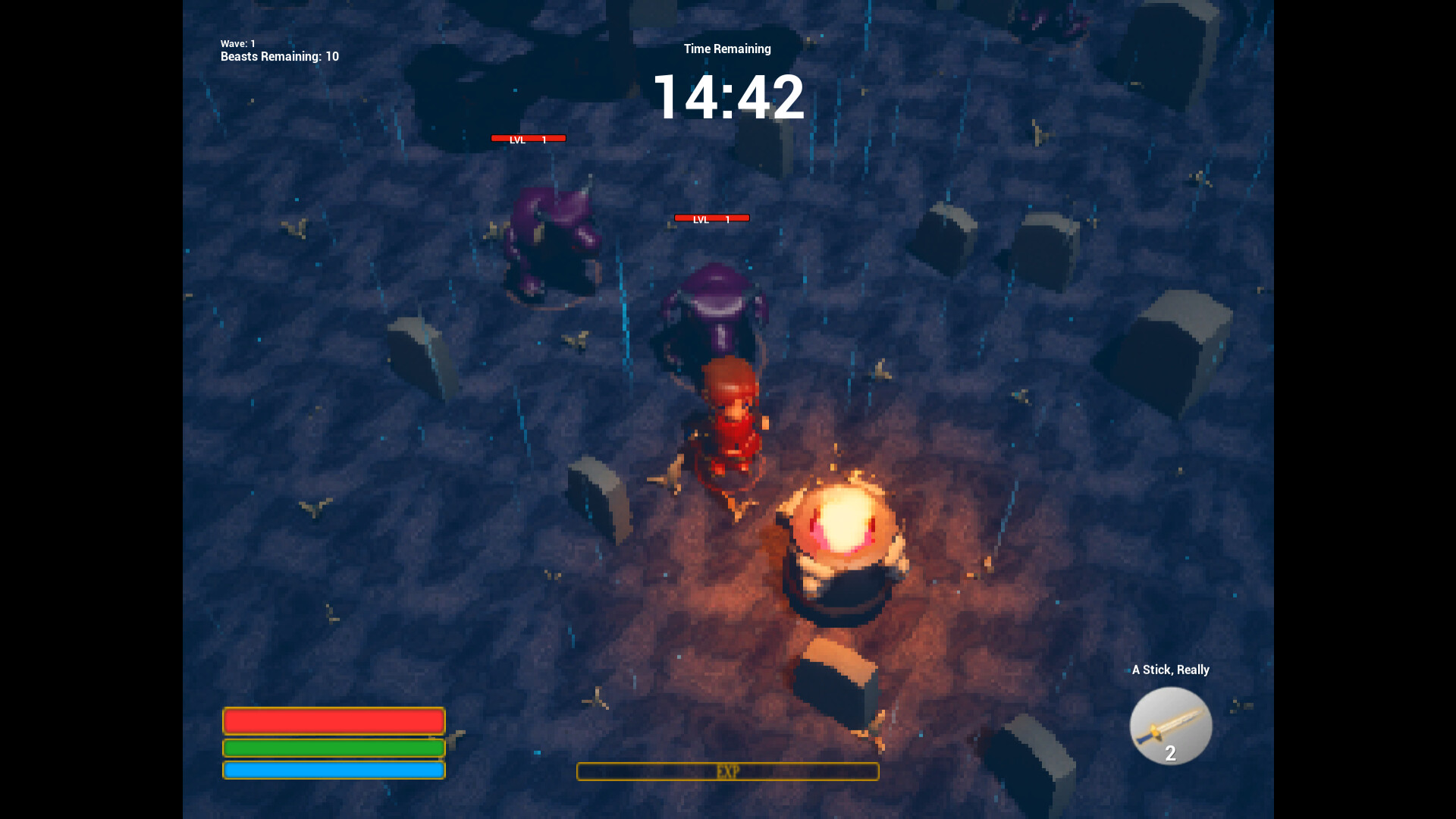Select the 'A Stick, Really' item label
The height and width of the screenshot is (819, 1456).
(x=1171, y=670)
